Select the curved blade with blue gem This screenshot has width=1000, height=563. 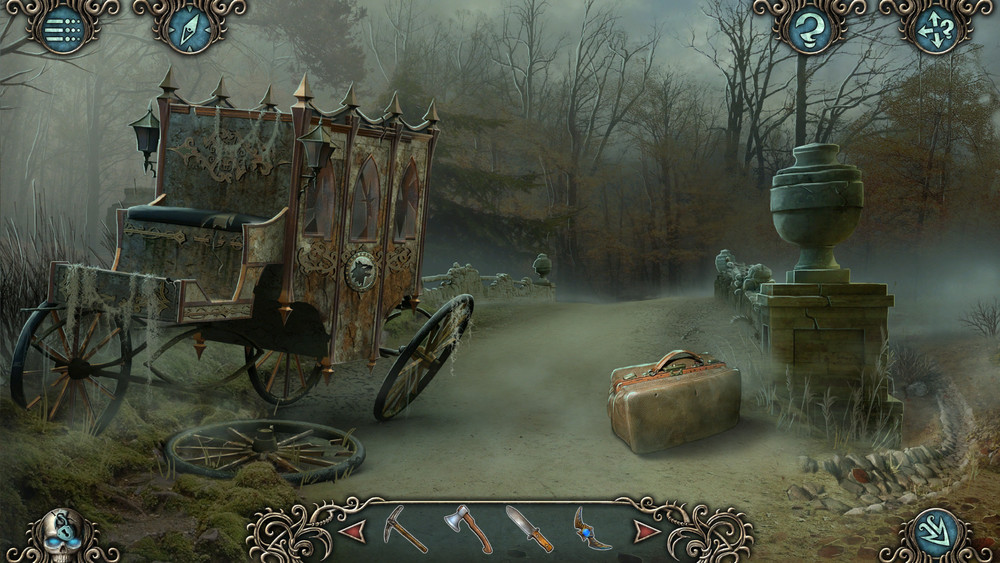(x=590, y=528)
